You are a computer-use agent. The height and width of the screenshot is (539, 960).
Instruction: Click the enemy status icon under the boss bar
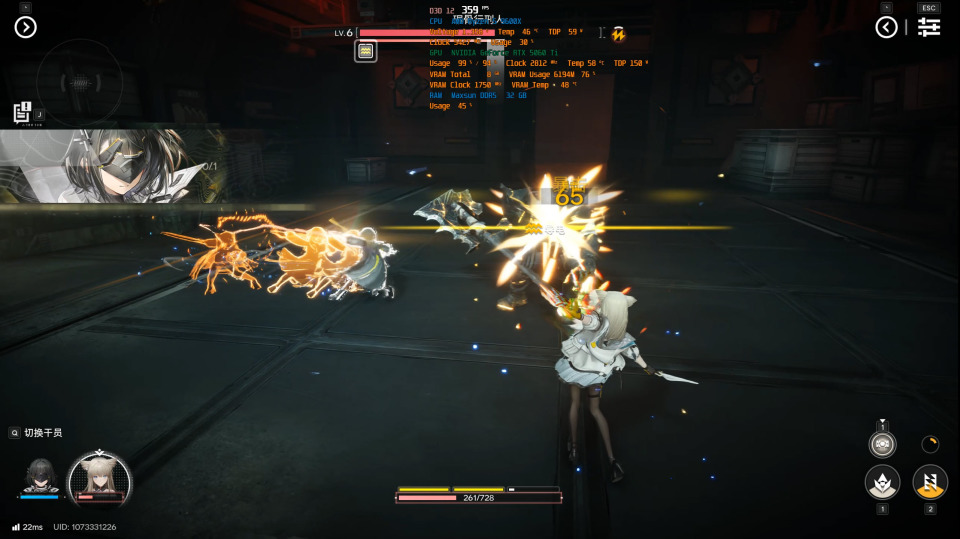(366, 51)
